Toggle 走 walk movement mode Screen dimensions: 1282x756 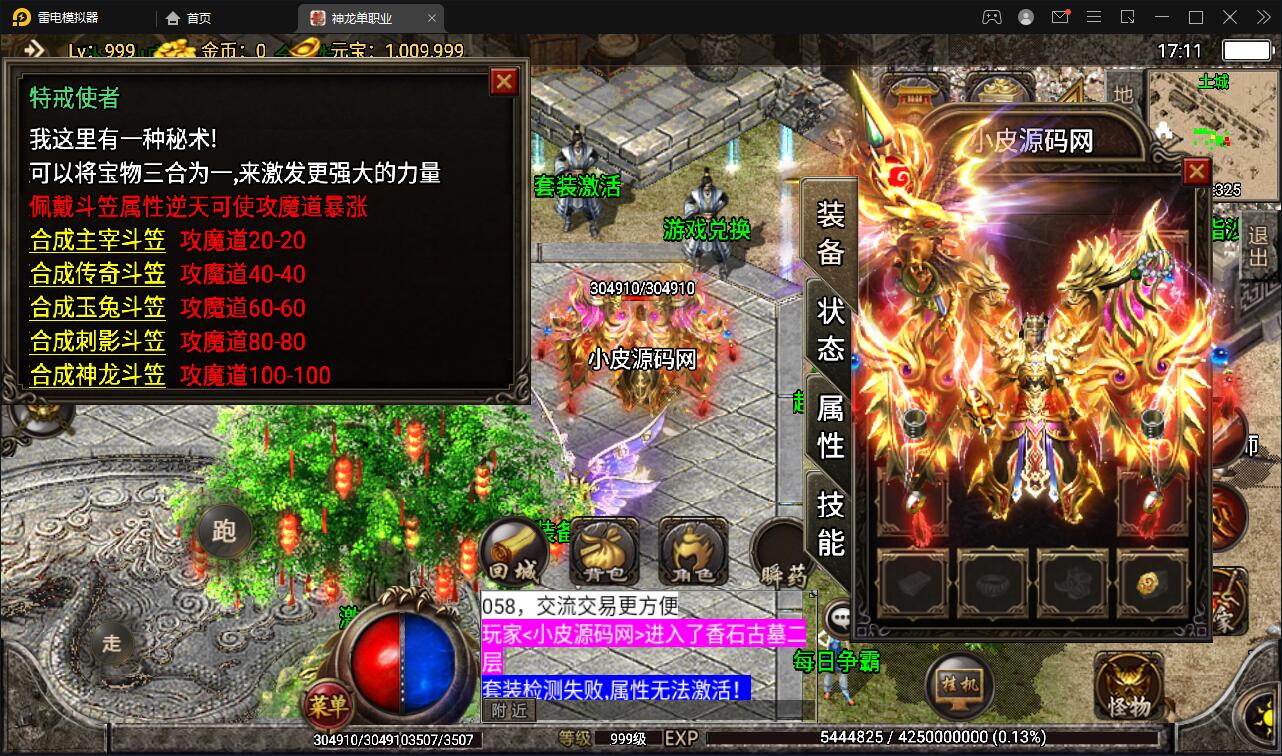pyautogui.click(x=111, y=645)
